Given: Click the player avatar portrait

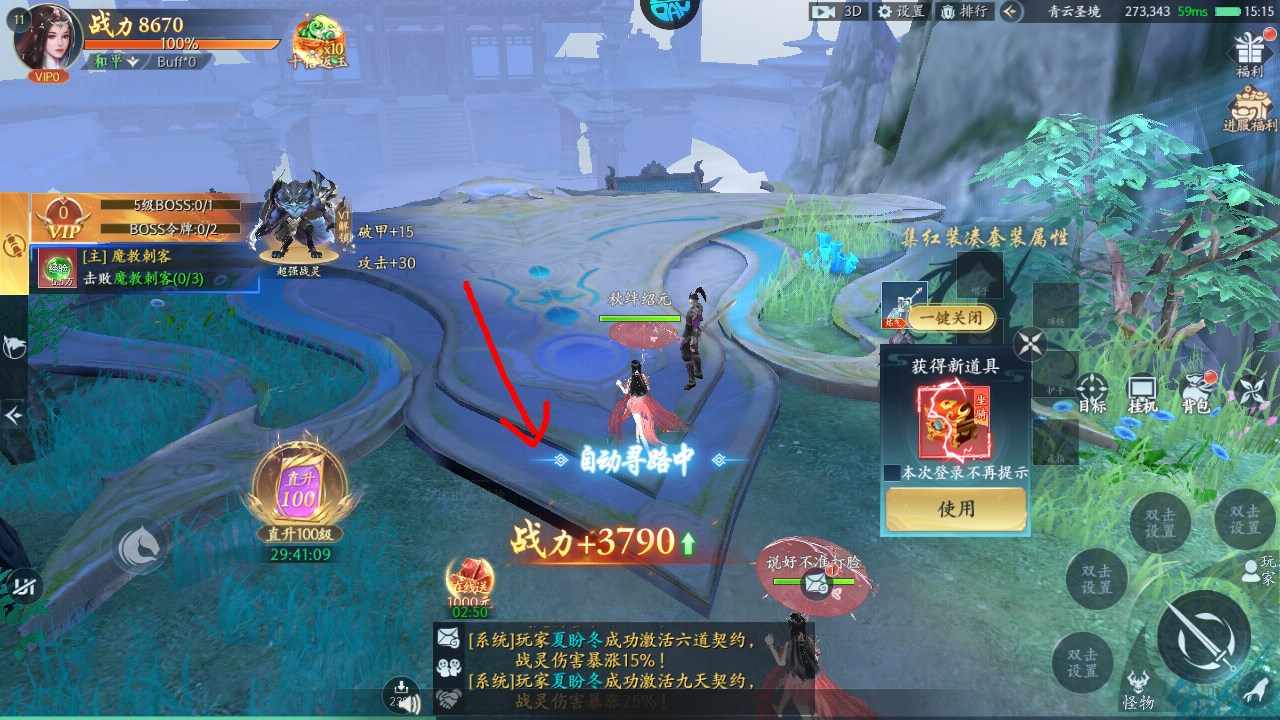Looking at the screenshot, I should [50, 38].
